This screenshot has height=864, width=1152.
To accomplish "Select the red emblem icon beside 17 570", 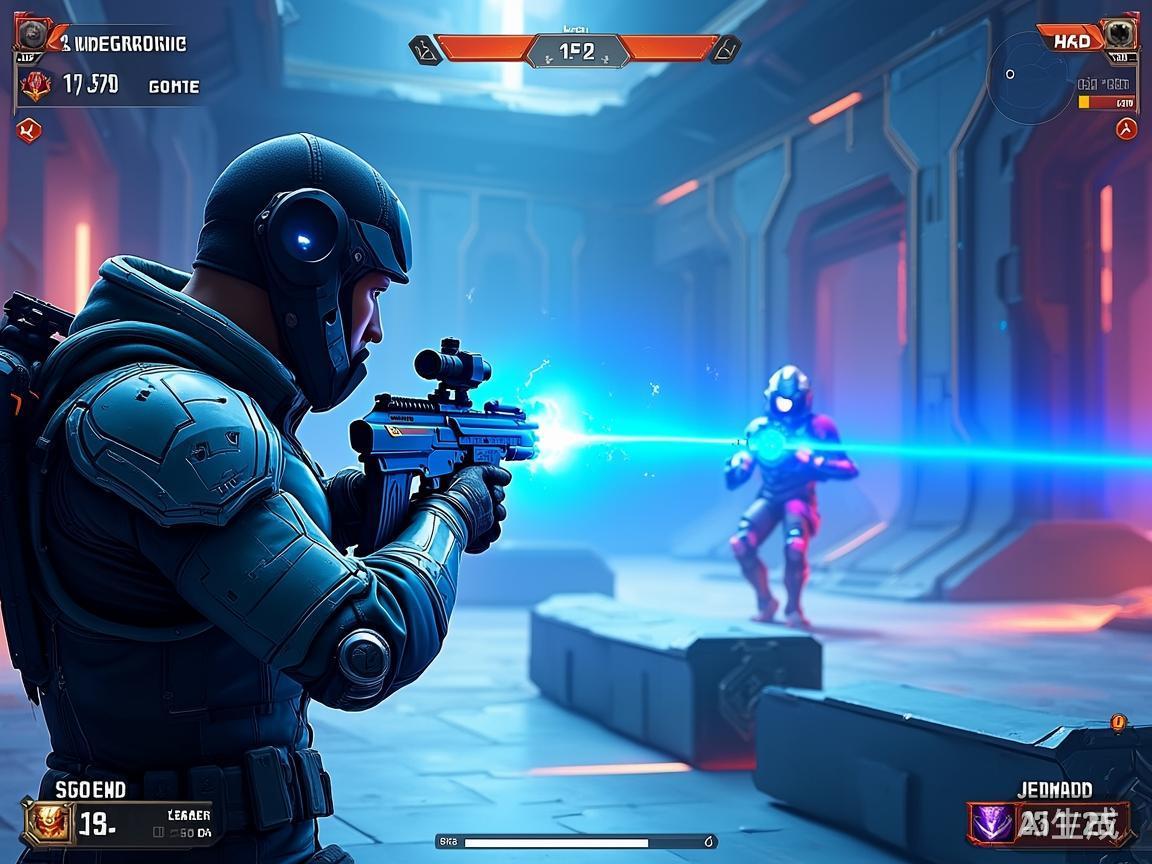I will click(x=36, y=85).
